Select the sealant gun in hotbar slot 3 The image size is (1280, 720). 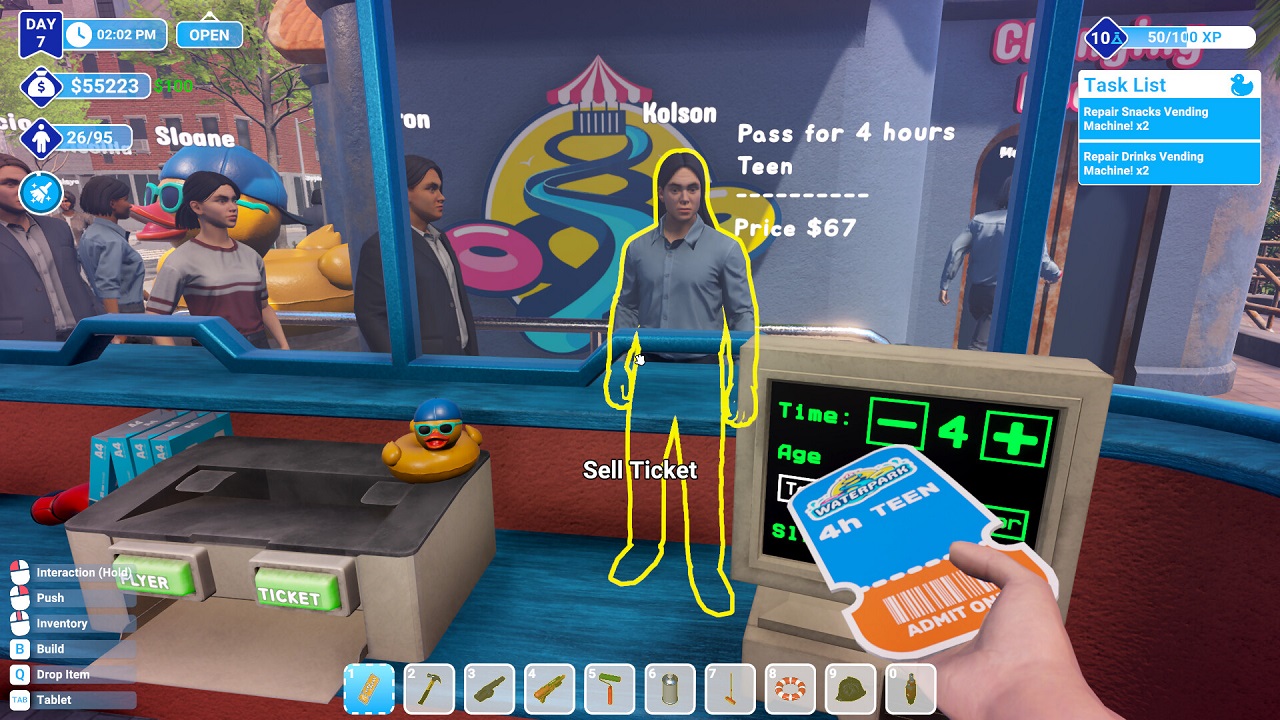[x=489, y=688]
